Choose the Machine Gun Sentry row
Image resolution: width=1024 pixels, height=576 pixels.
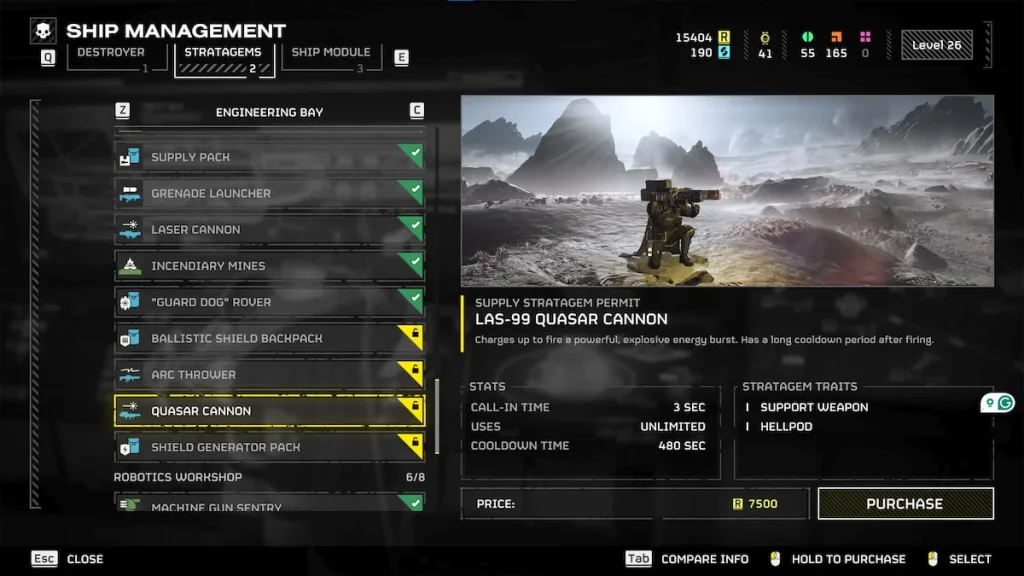[x=269, y=505]
